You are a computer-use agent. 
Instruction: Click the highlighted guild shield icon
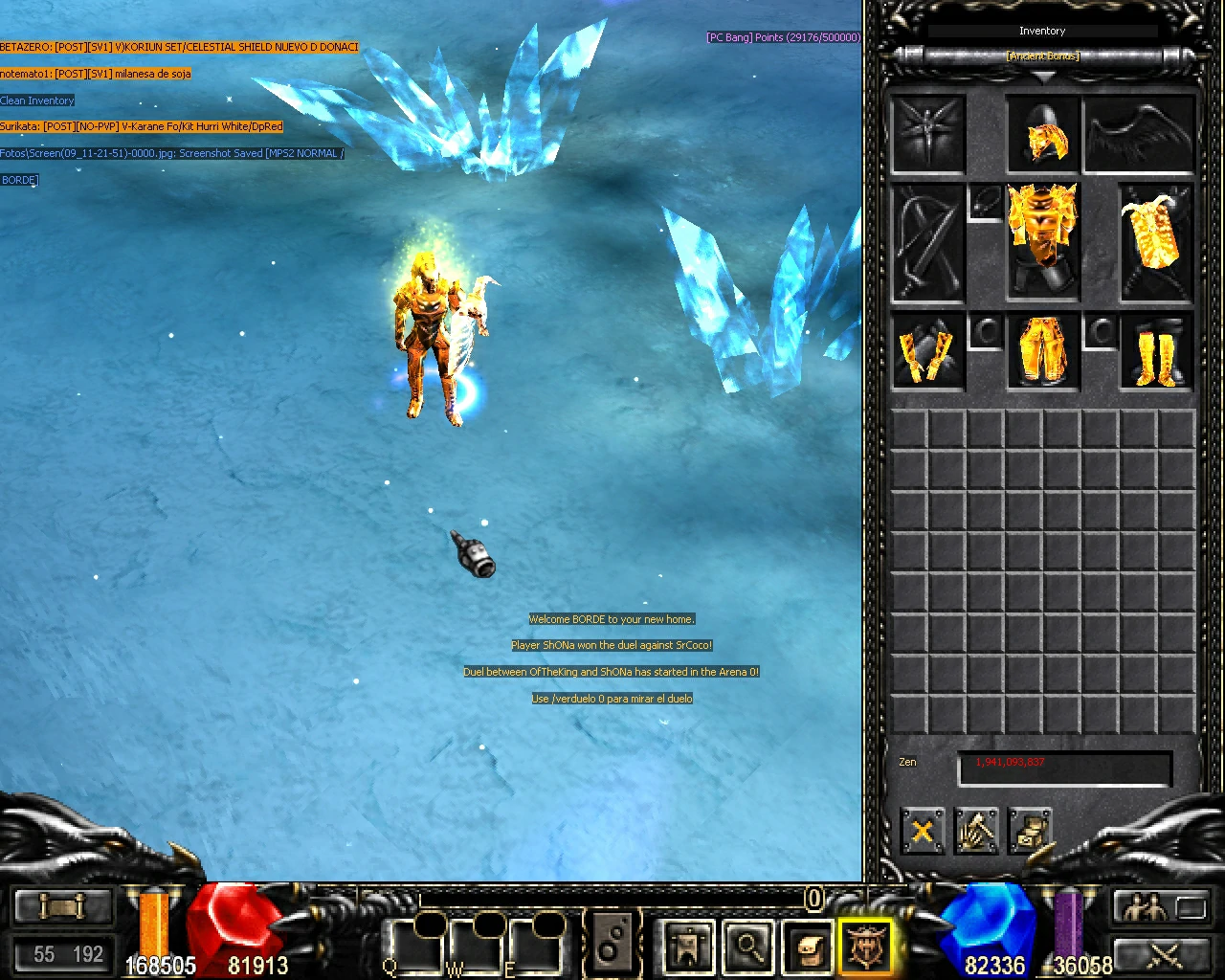[866, 947]
